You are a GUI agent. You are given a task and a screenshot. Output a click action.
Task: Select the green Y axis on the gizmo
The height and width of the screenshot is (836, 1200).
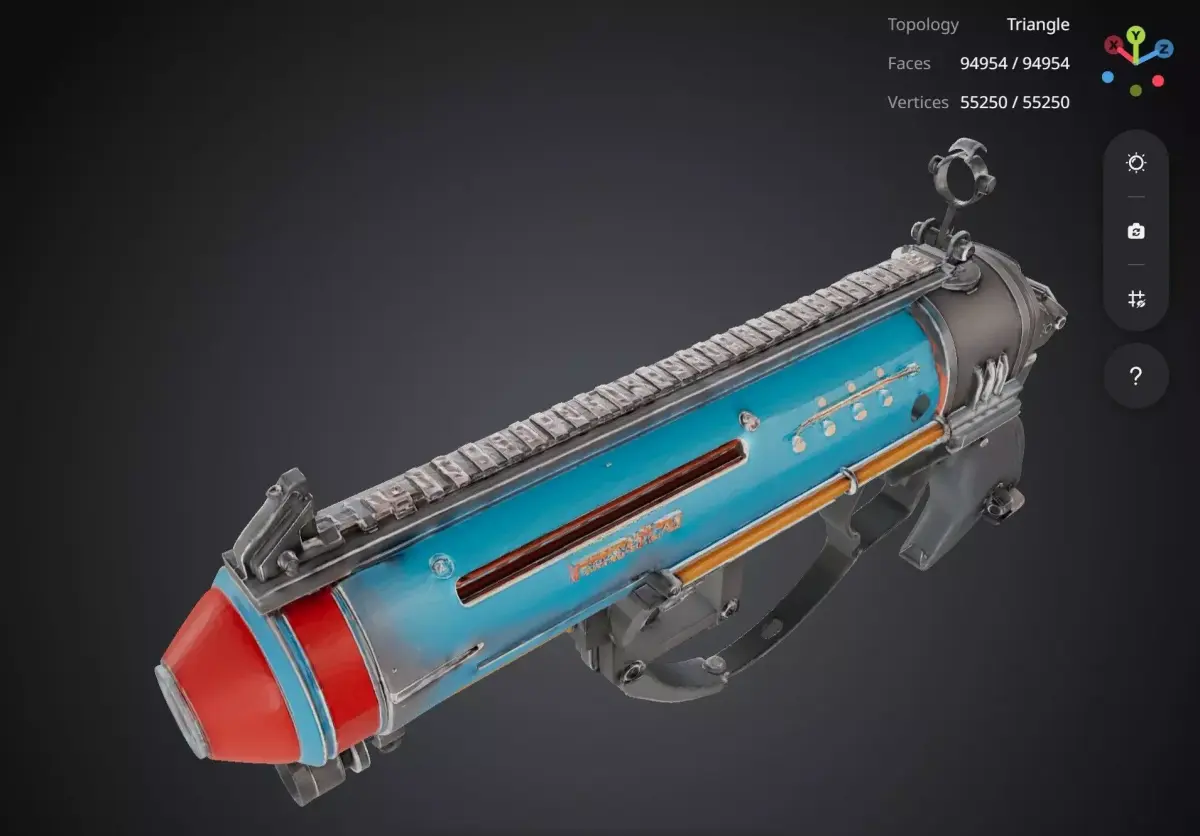pyautogui.click(x=1136, y=37)
